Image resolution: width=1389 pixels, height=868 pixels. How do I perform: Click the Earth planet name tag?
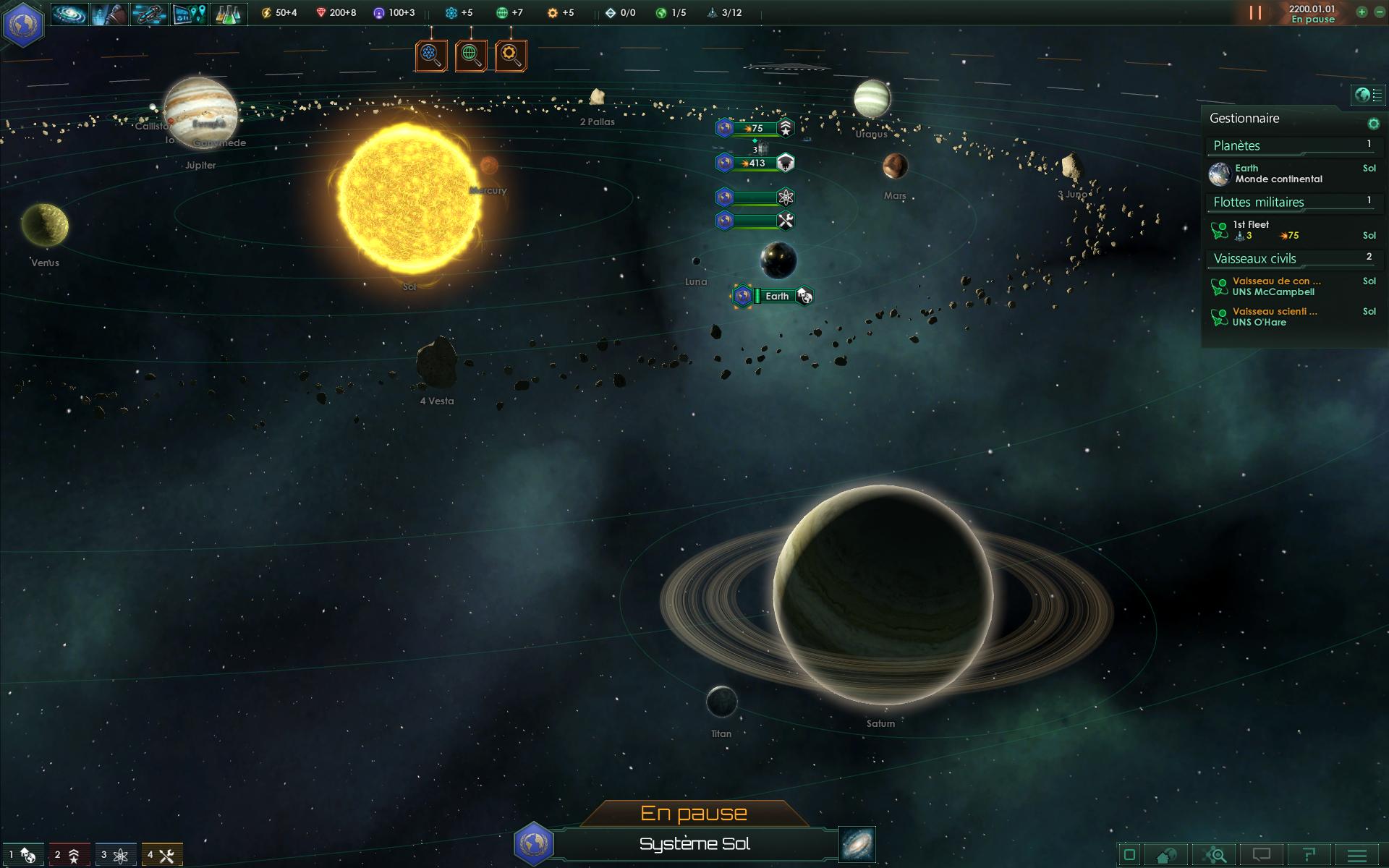[x=777, y=296]
